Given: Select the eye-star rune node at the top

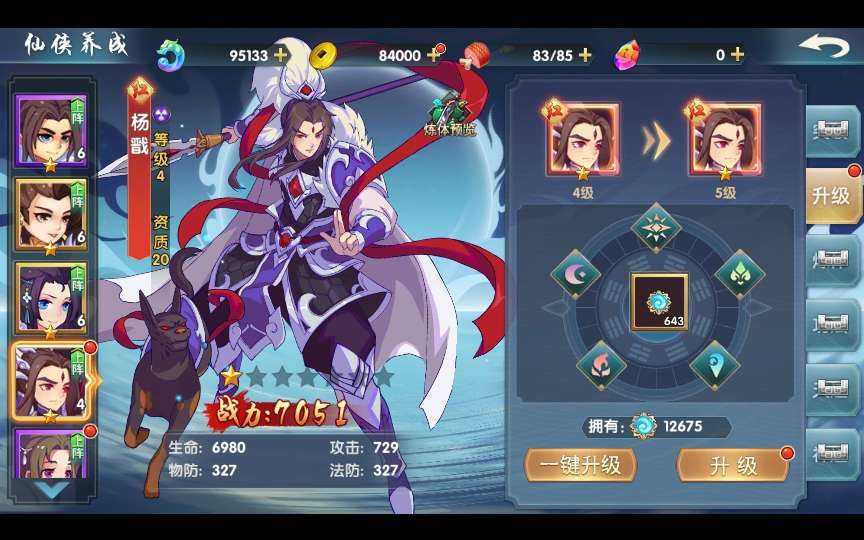Looking at the screenshot, I should pos(656,227).
